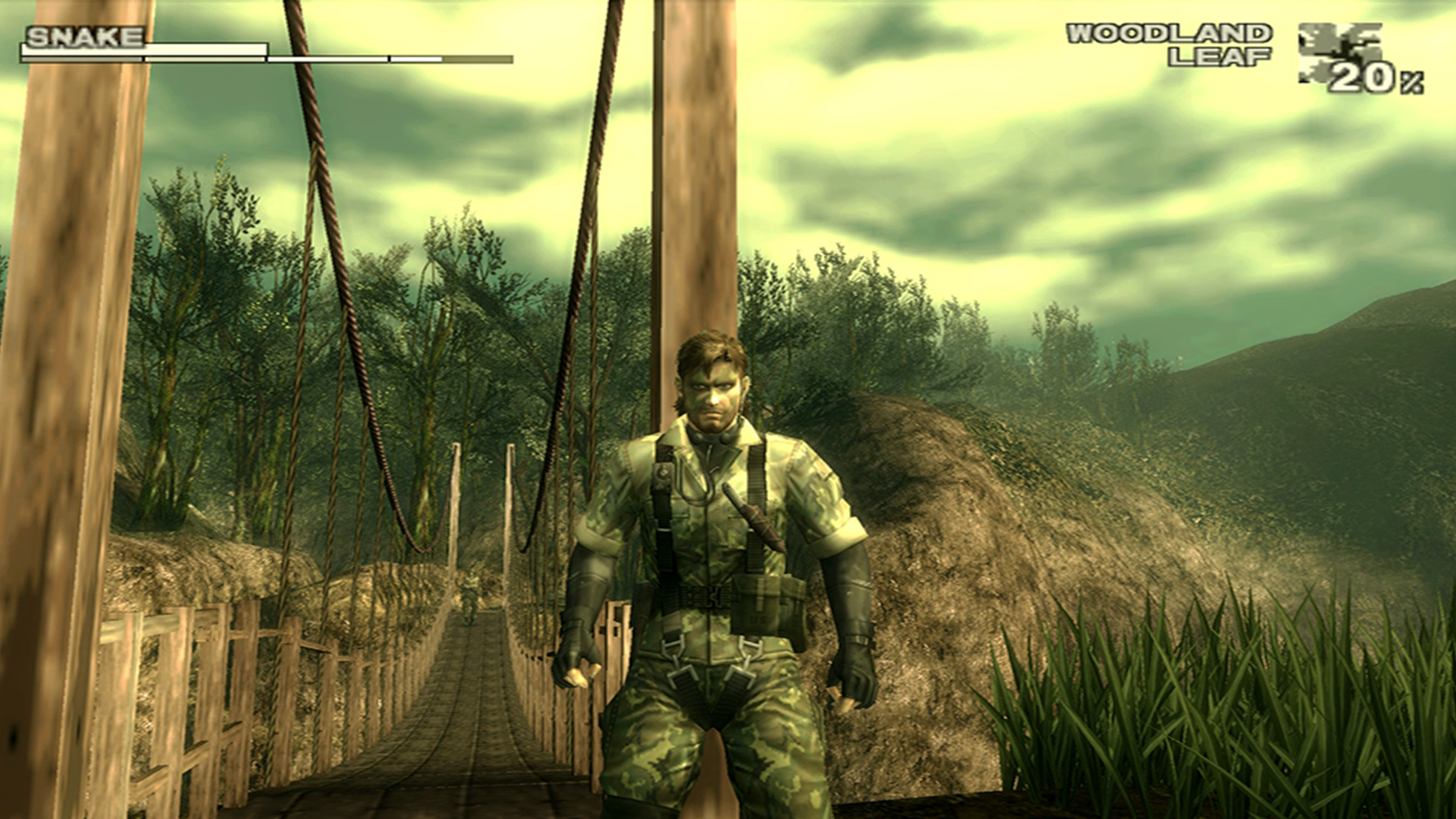Click the camouflage pattern icon

1340,52
